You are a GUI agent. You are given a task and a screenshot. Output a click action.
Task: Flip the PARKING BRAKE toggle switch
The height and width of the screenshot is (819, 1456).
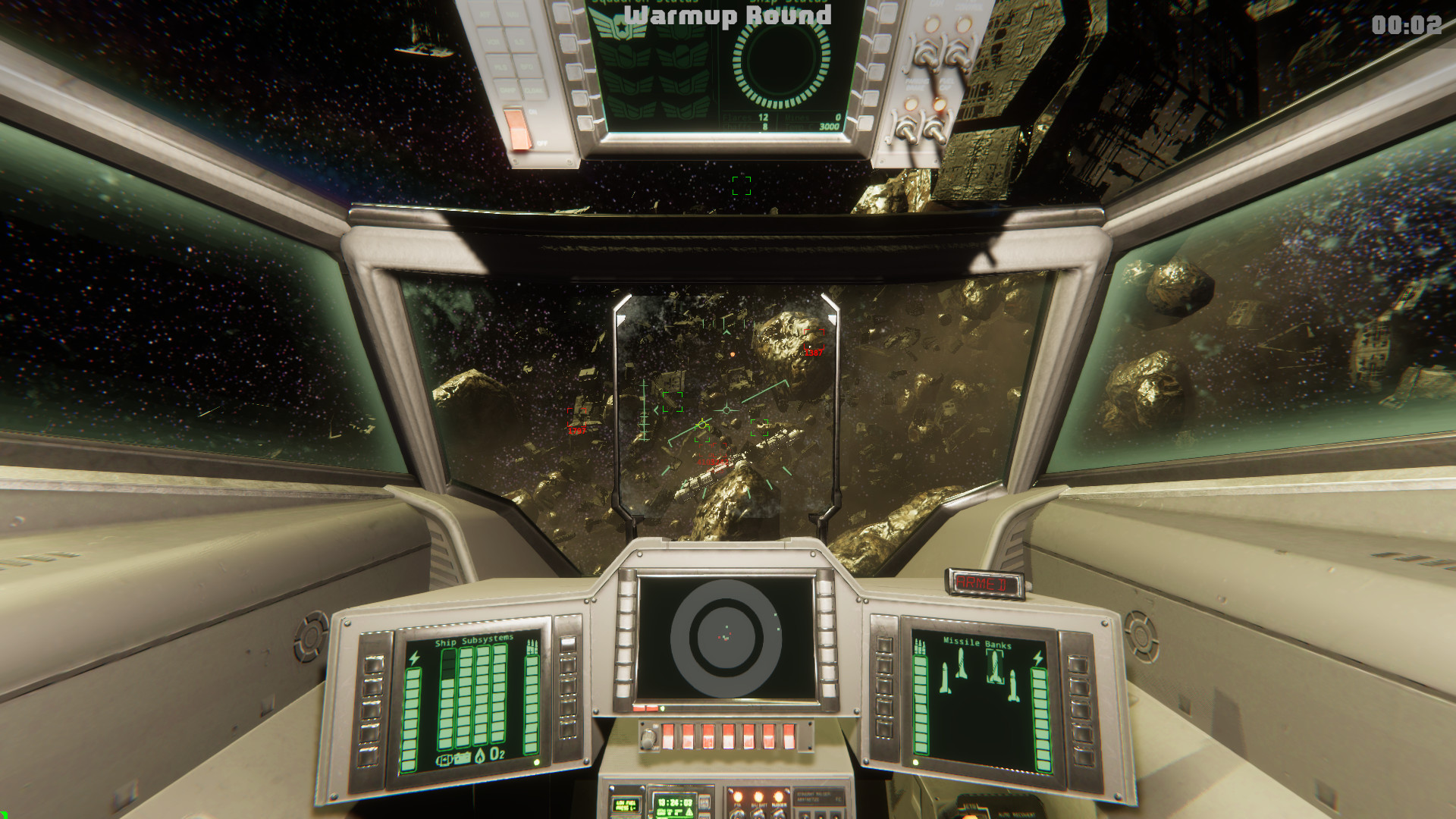point(927,53)
